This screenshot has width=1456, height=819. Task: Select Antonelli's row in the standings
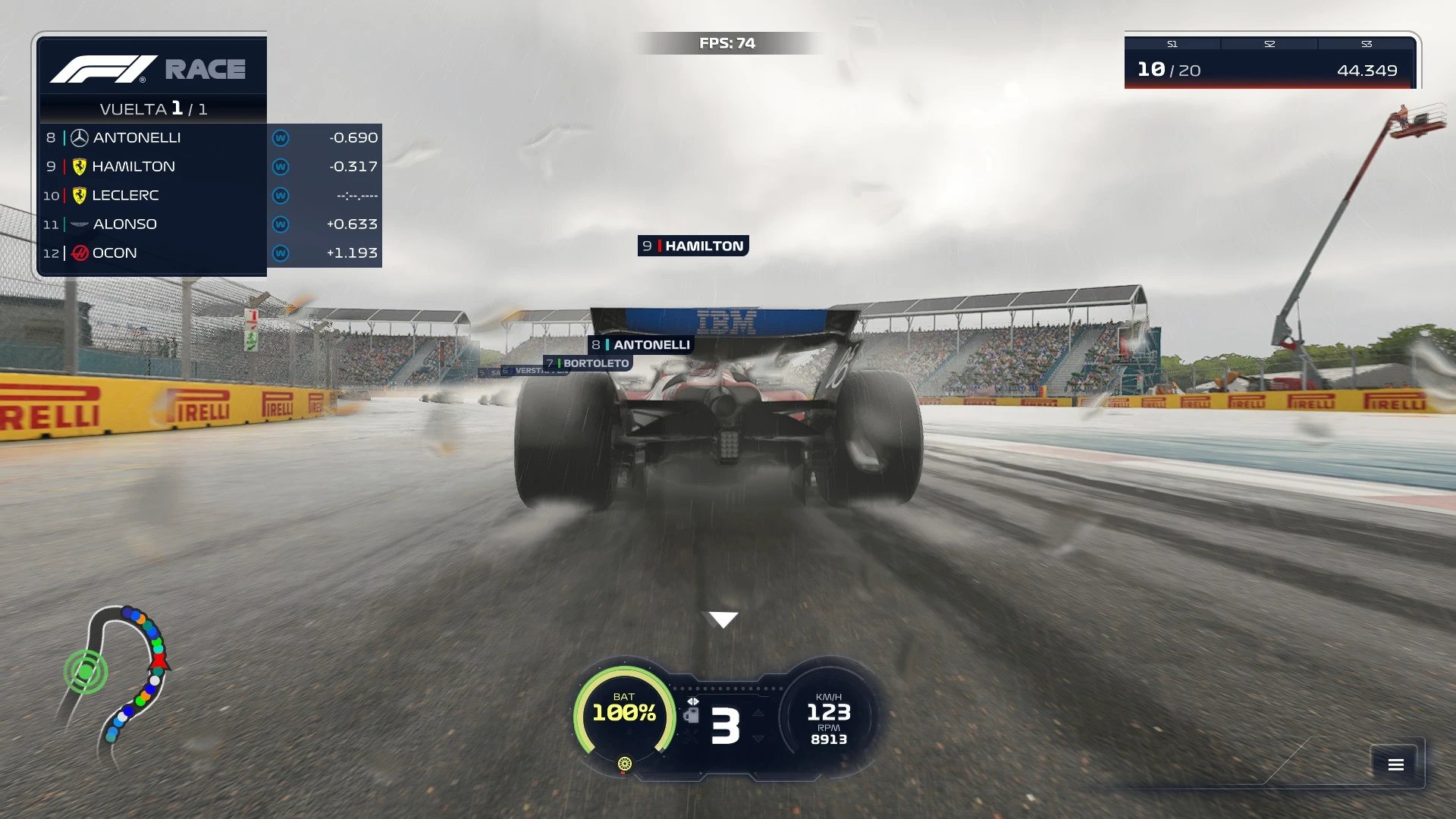pyautogui.click(x=210, y=138)
